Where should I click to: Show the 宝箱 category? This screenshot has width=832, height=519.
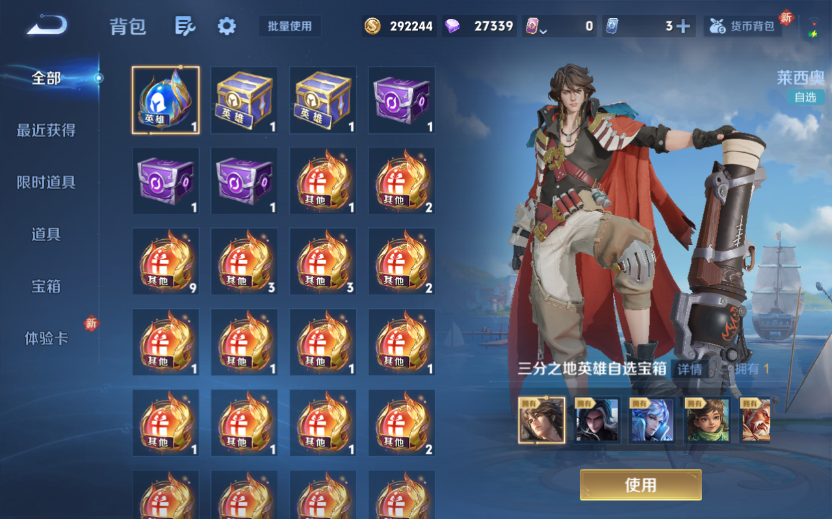pos(46,286)
